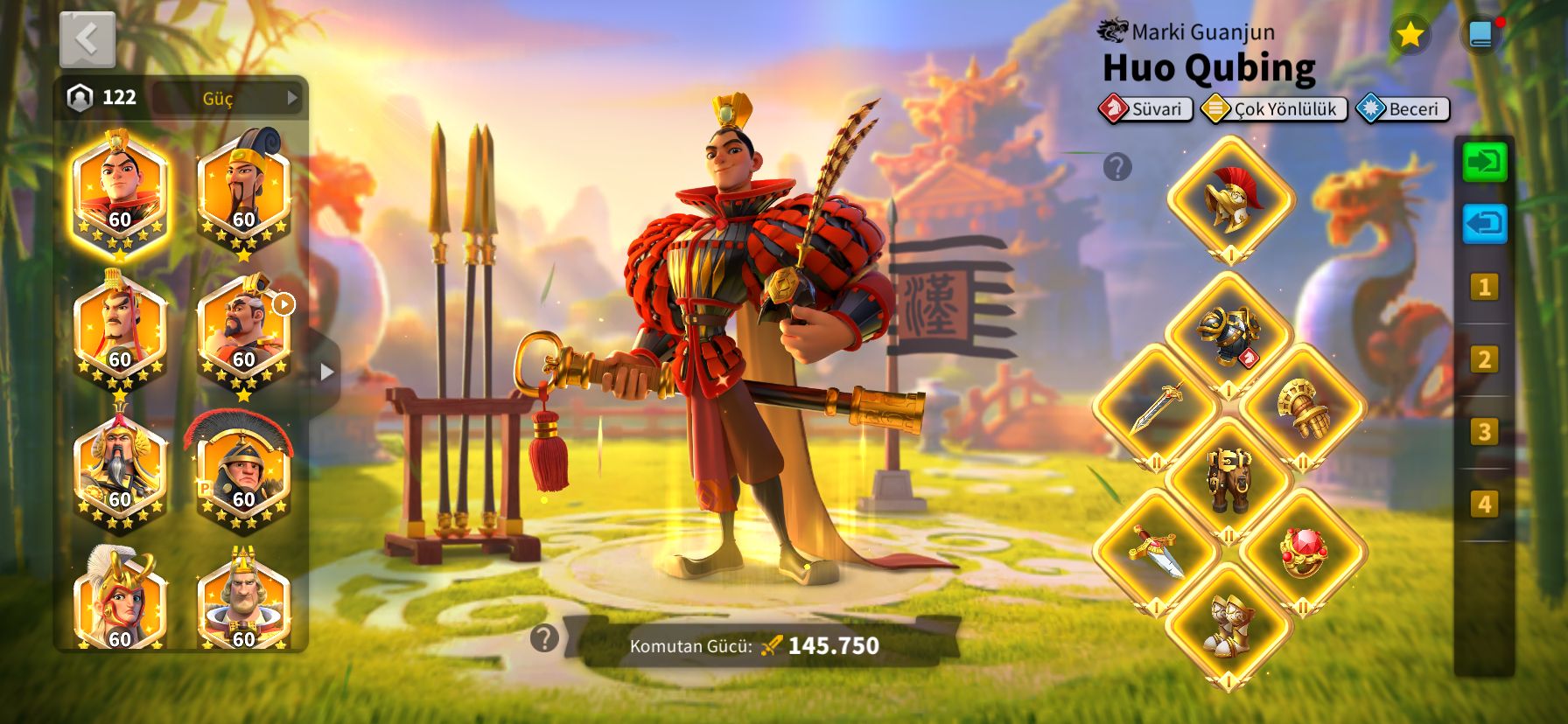Open the blue book icon
This screenshot has height=724, width=1568.
[1480, 35]
